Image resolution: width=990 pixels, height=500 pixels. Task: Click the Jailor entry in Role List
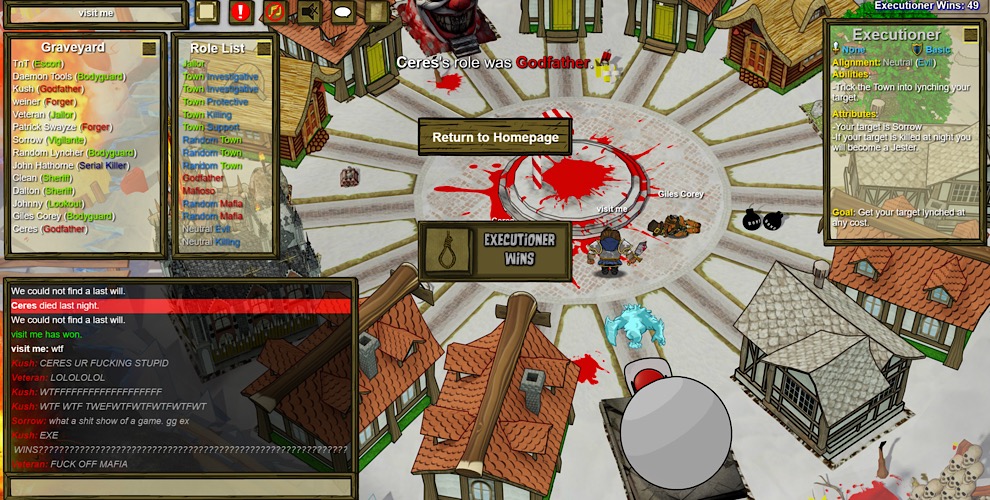(x=194, y=63)
